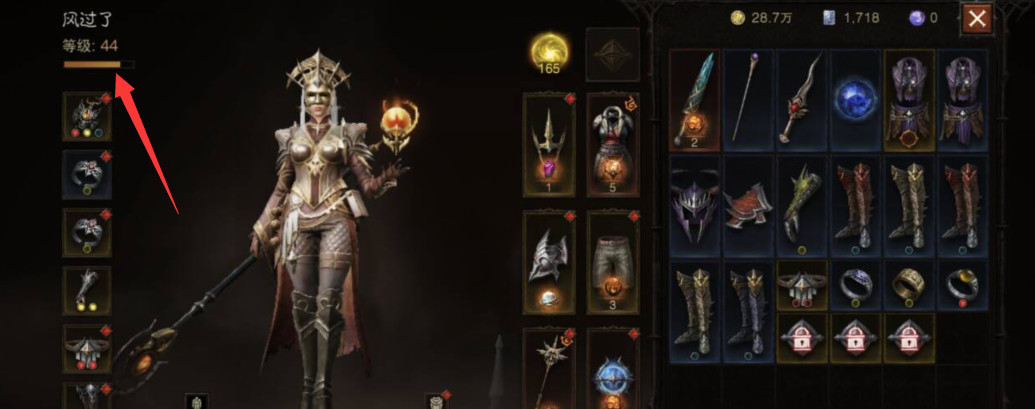Select the green spiked gauntlet in the backpack
This screenshot has width=1035, height=409.
[802, 205]
